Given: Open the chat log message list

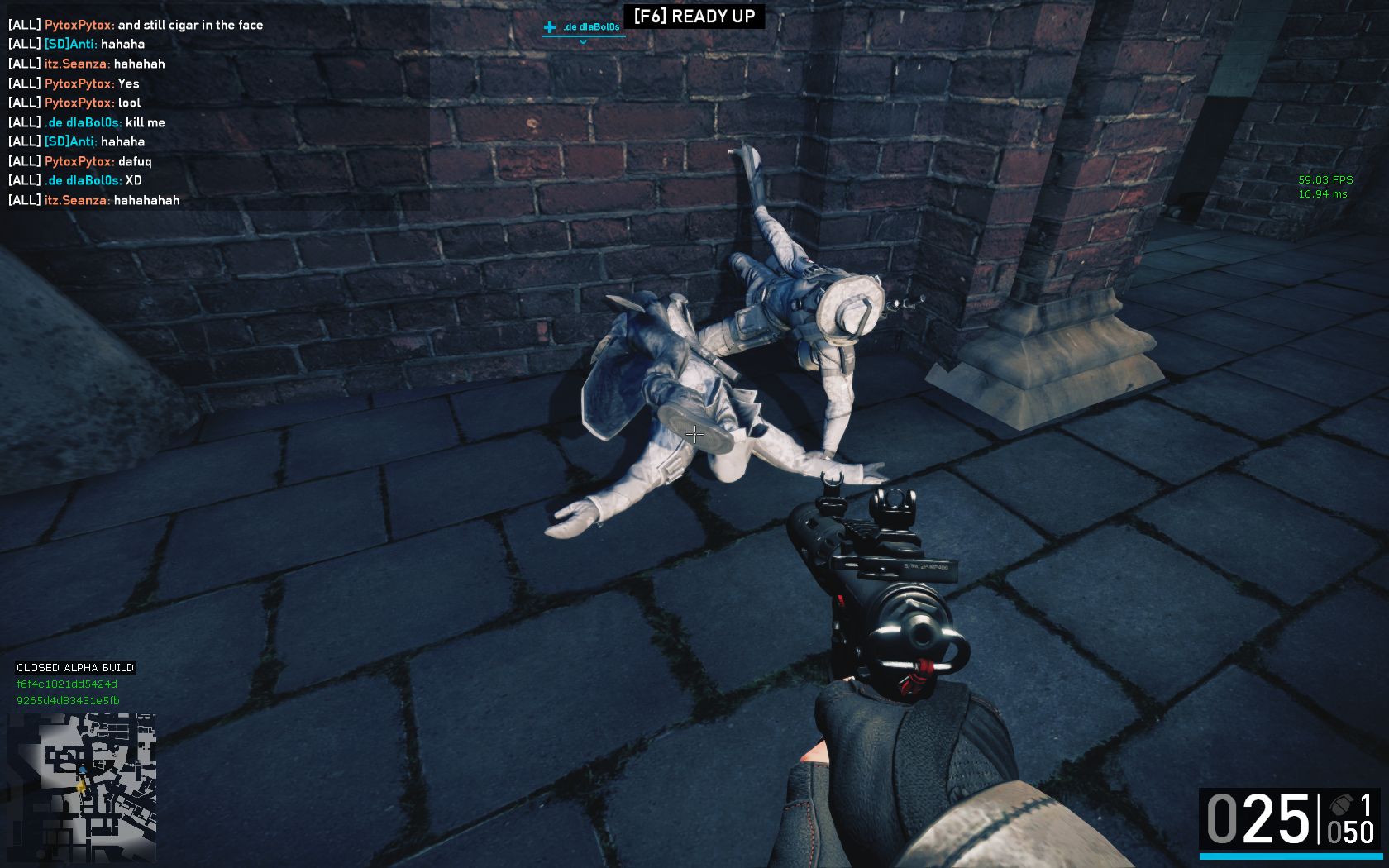Looking at the screenshot, I should click(215, 112).
